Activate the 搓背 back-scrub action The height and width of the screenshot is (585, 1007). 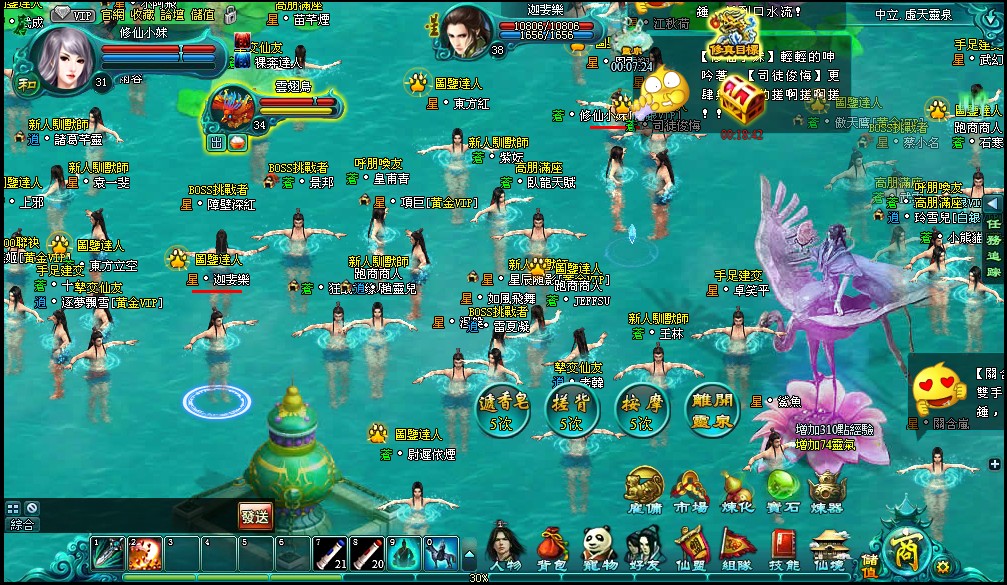571,409
